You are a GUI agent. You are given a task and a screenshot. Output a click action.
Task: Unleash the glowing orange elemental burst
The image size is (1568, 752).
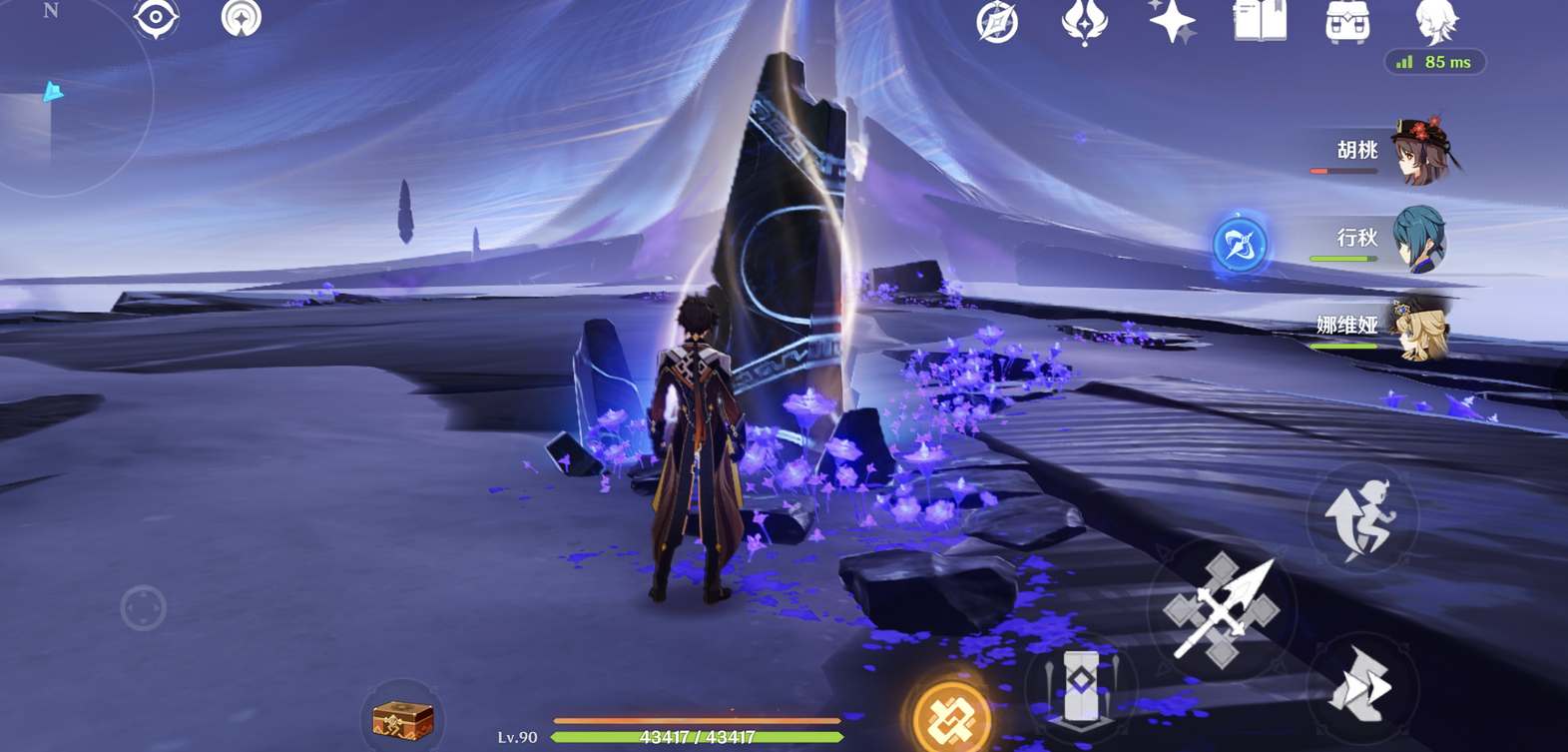(950, 715)
